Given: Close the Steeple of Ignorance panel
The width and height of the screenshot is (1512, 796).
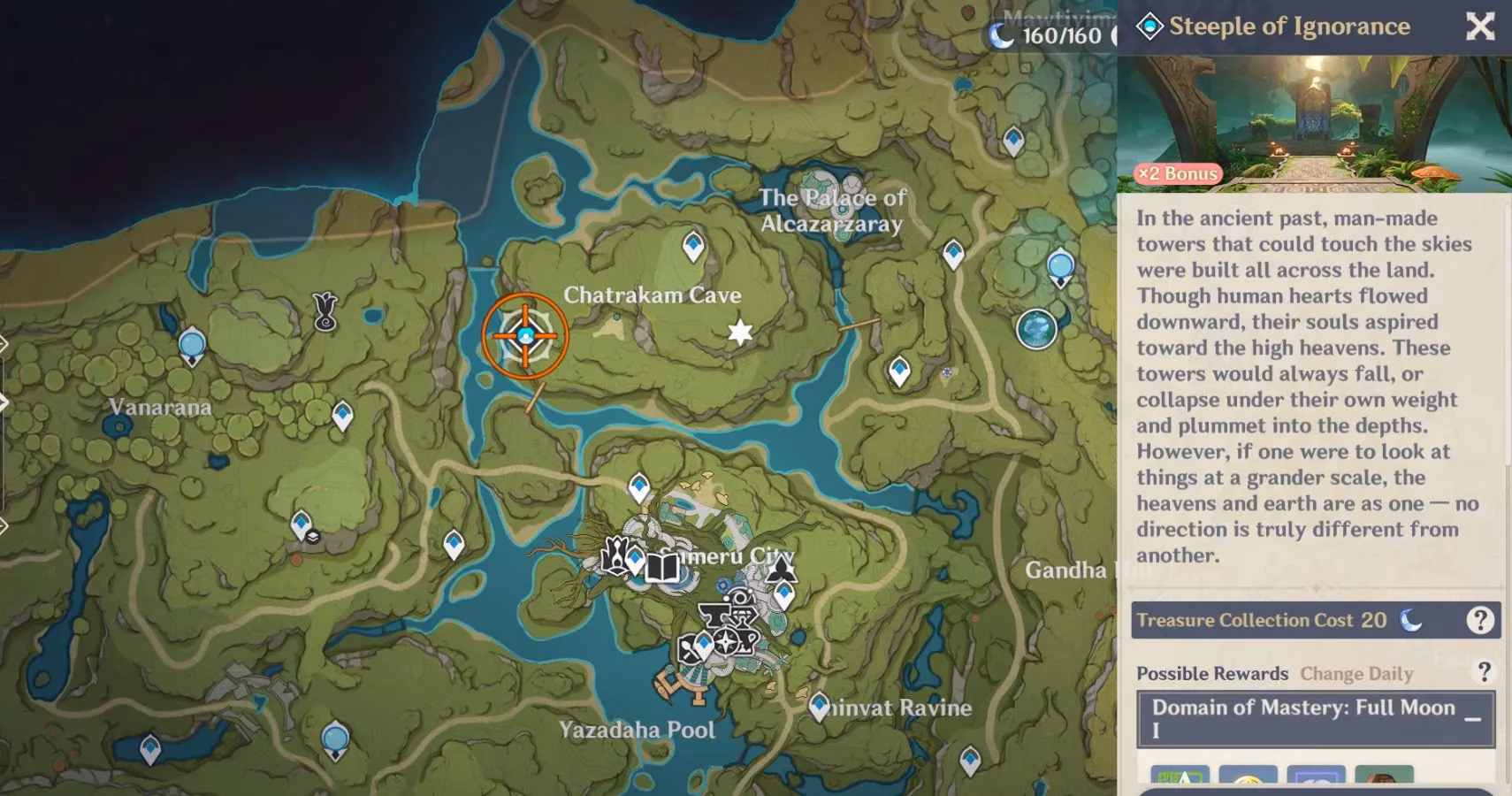Looking at the screenshot, I should pos(1480,27).
